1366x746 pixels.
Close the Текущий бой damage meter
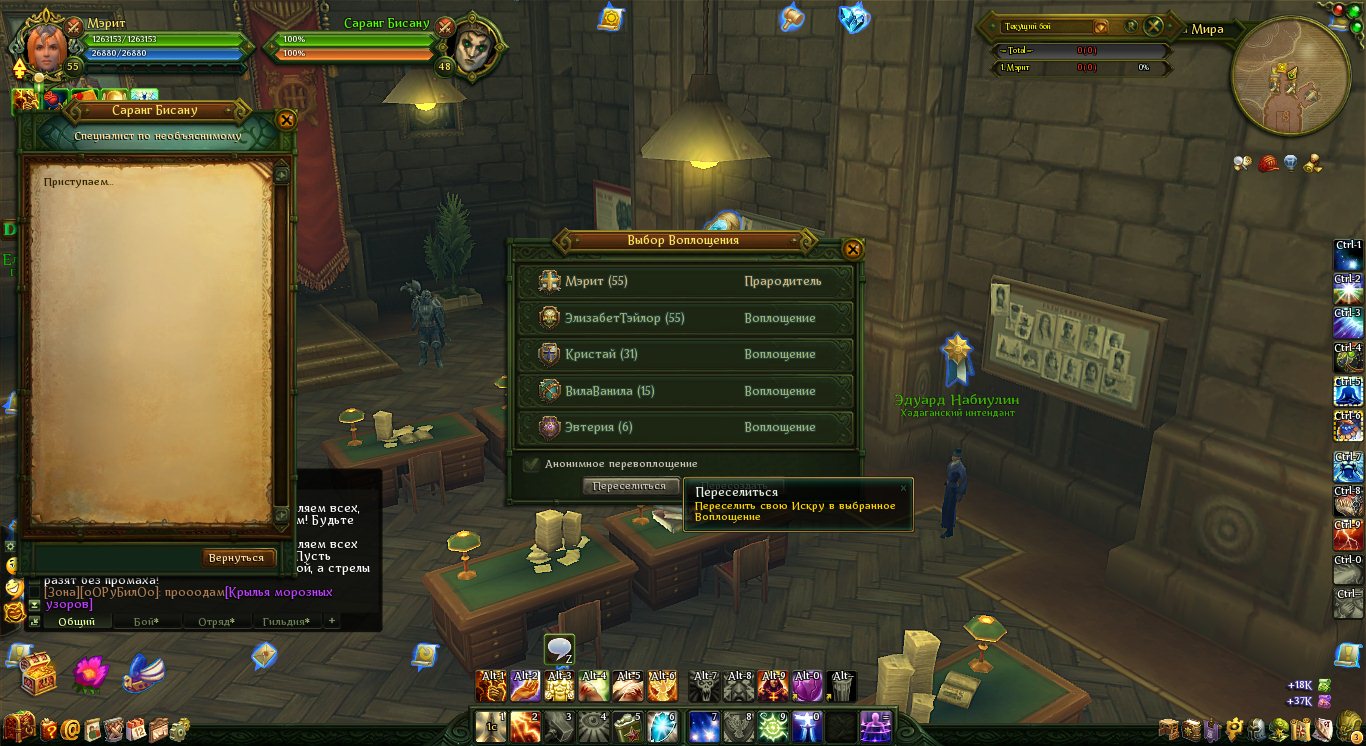coord(1154,27)
